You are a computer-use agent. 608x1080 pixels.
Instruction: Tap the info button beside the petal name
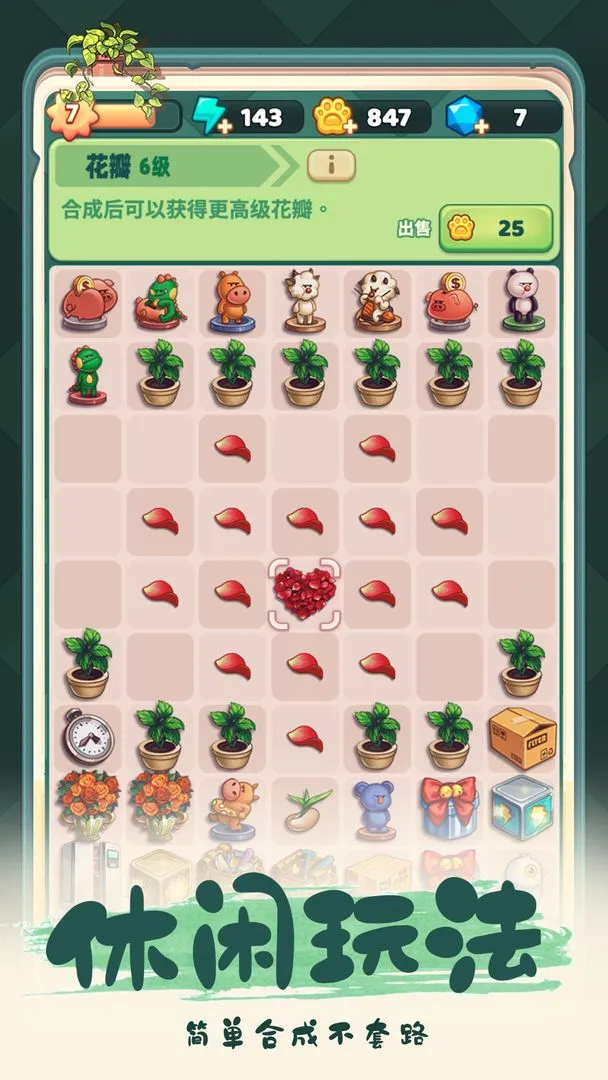pyautogui.click(x=331, y=166)
